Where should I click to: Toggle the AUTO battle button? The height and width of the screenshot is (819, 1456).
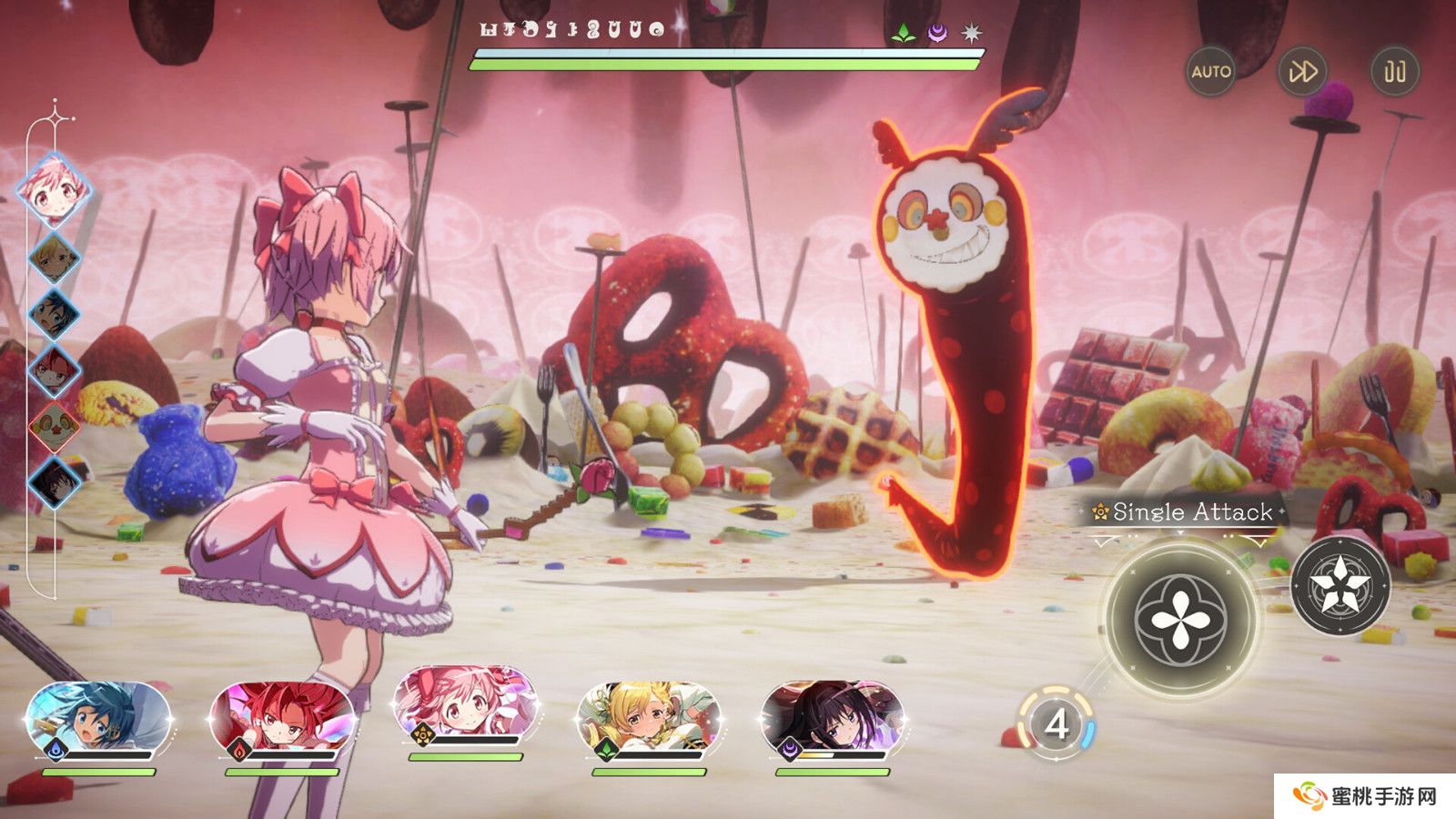pyautogui.click(x=1211, y=71)
